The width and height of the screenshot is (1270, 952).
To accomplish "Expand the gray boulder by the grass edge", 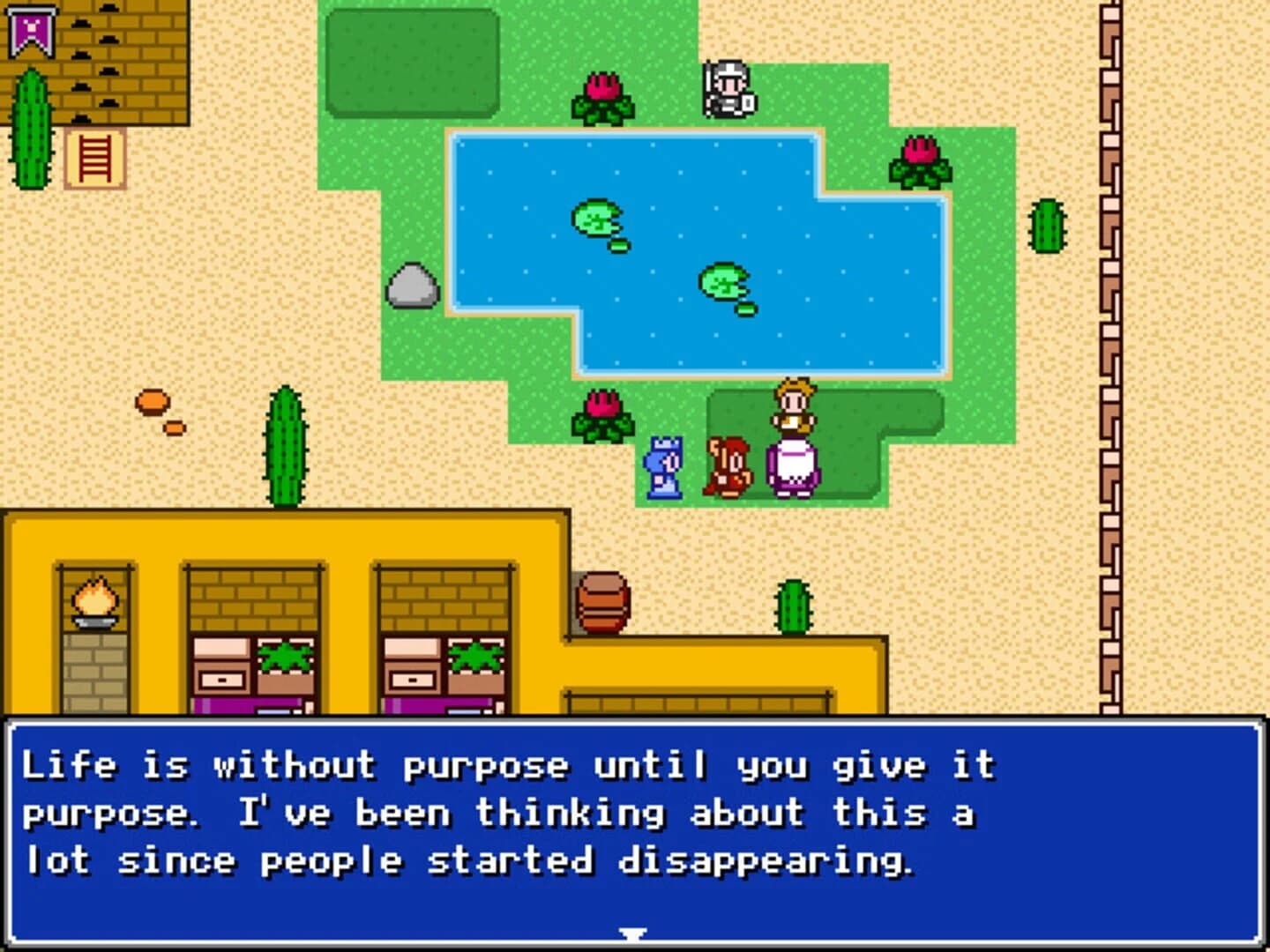I will 411,288.
